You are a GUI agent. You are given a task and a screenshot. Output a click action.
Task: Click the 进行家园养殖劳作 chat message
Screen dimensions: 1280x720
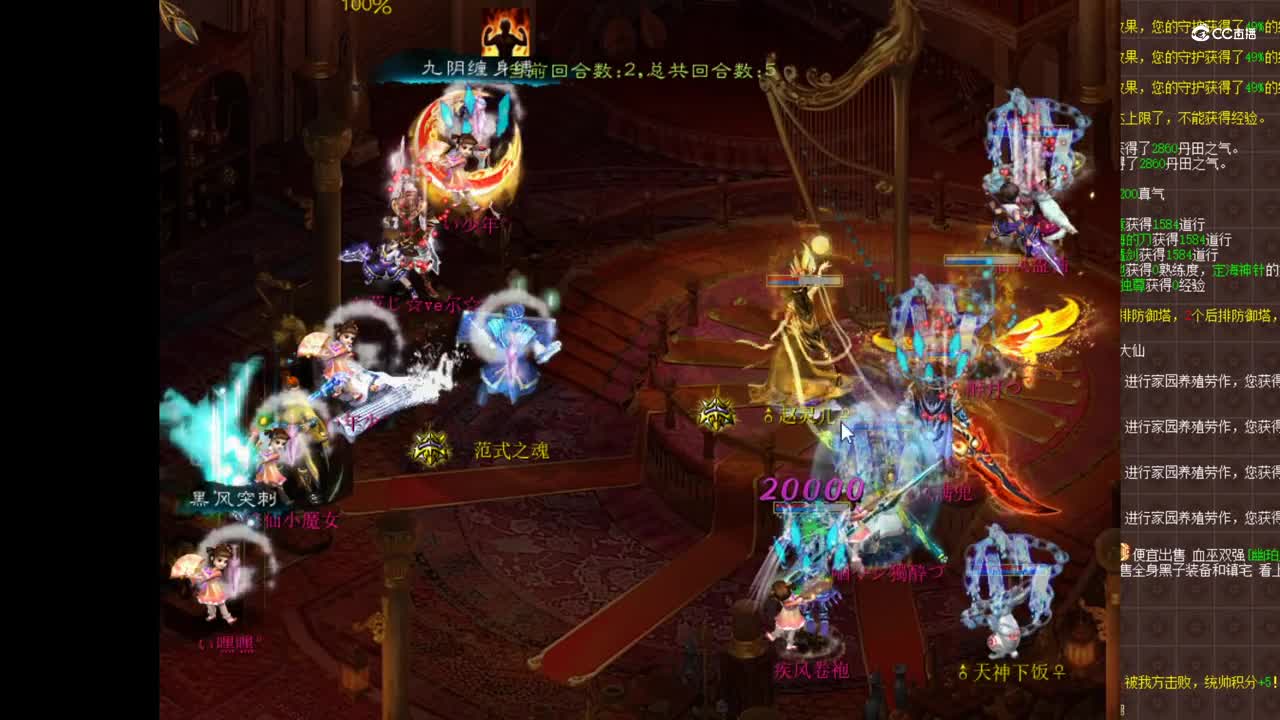(1200, 426)
